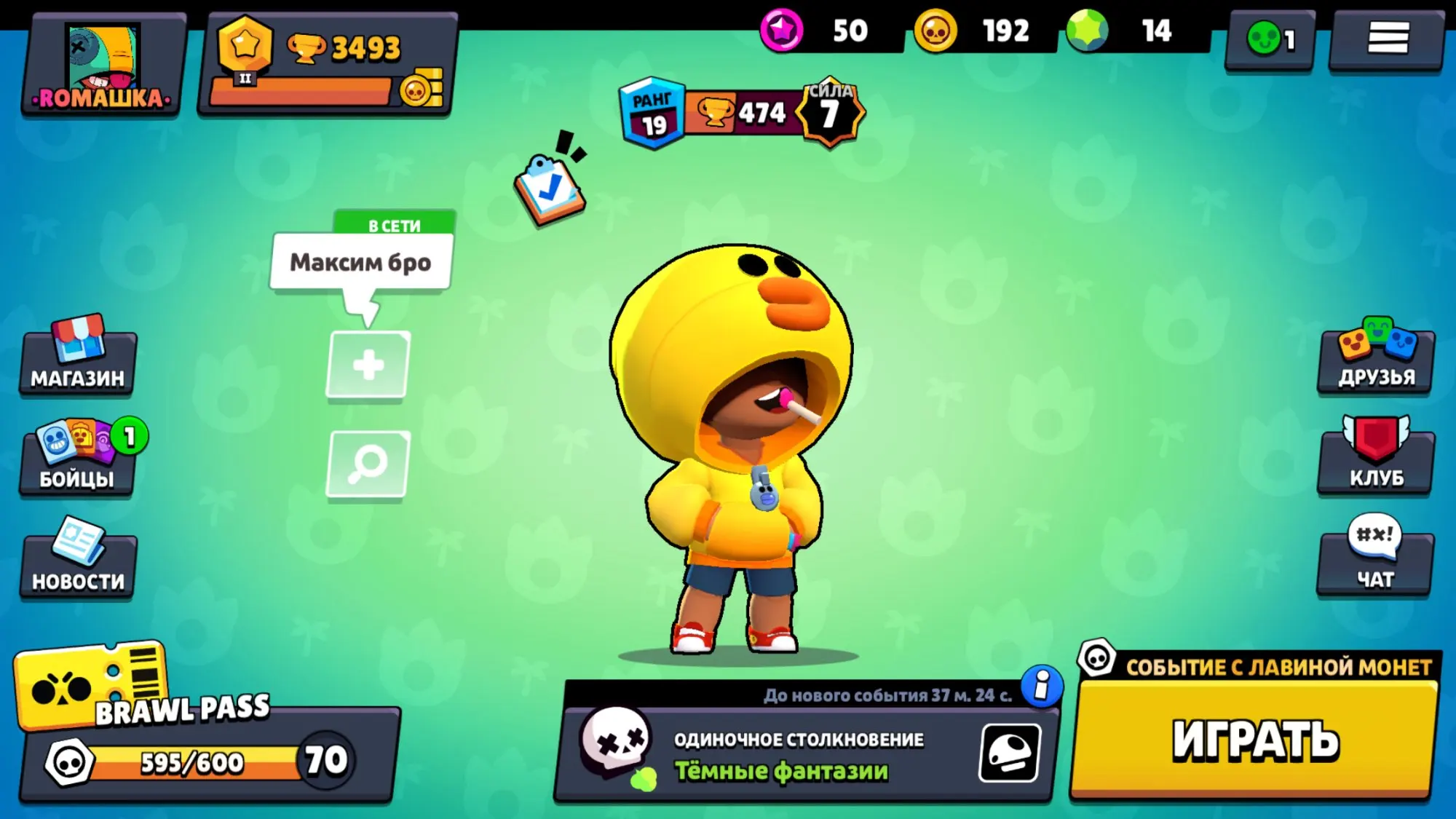Open the brawler's Ранг 19 info badge
The image size is (1456, 819).
point(652,114)
